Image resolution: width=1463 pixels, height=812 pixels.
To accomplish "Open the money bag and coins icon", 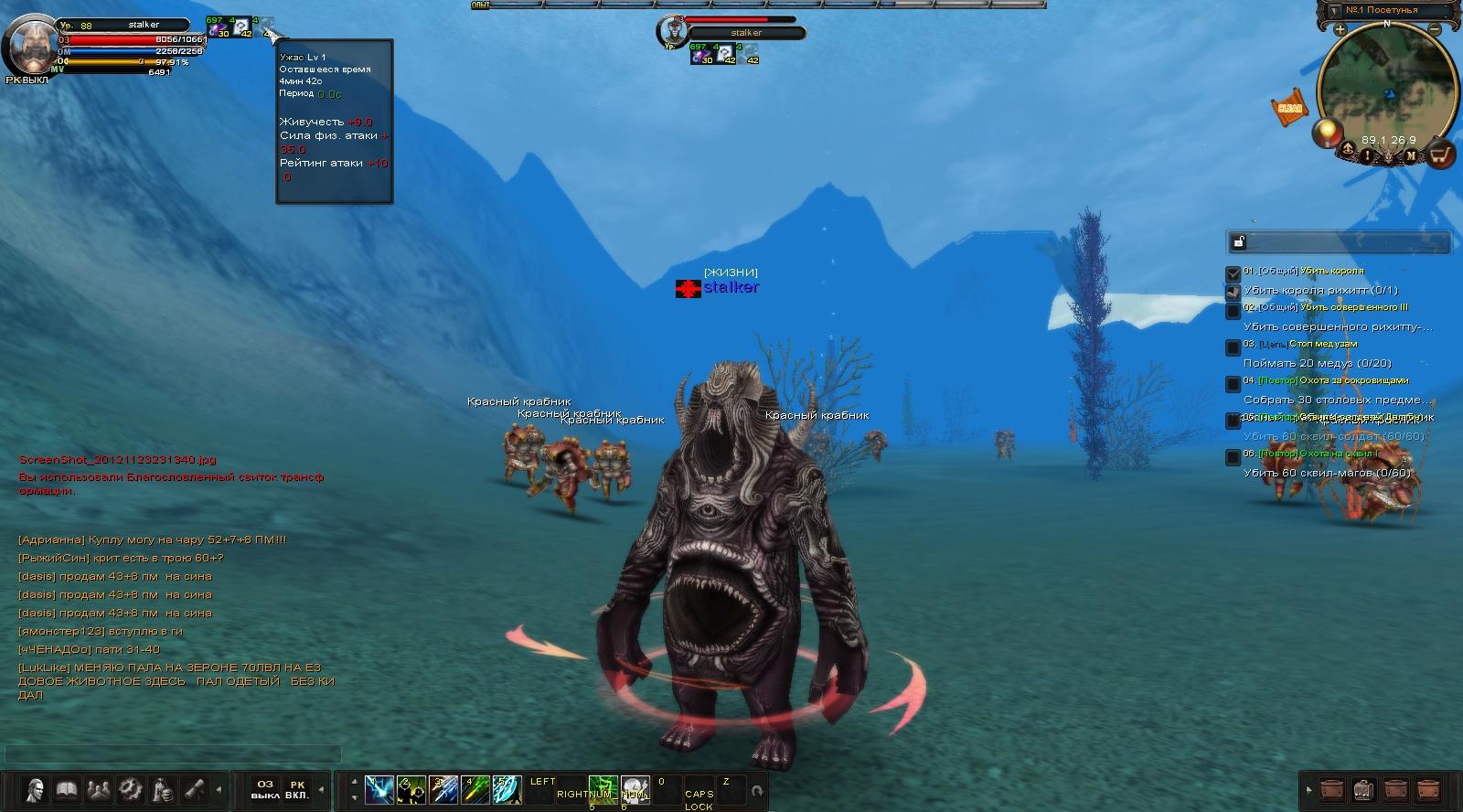I will 163,788.
